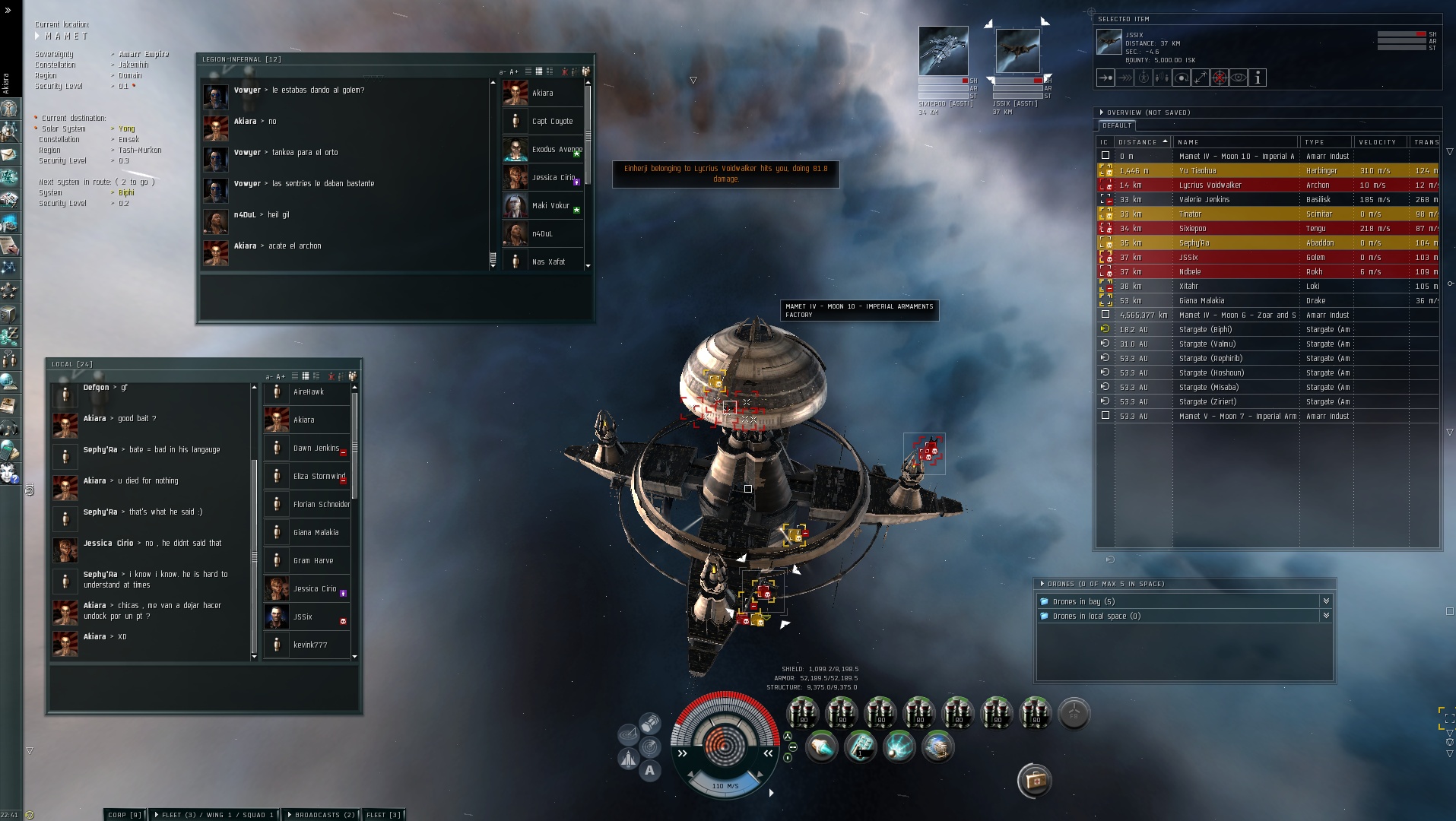This screenshot has height=821, width=1456.
Task: Show info for selected item JSSix
Action: point(1258,78)
